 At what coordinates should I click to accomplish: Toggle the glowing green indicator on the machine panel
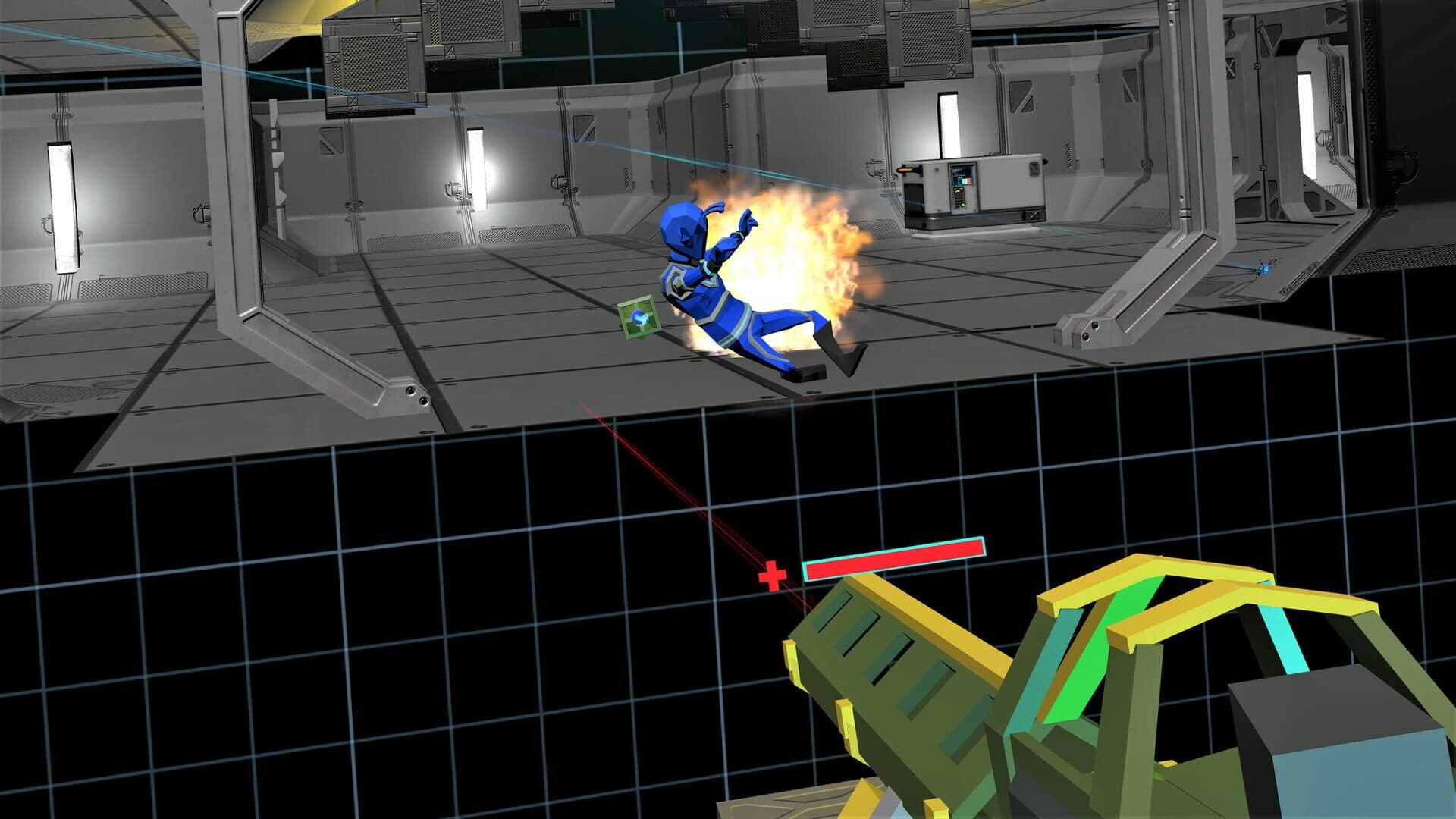tap(960, 189)
